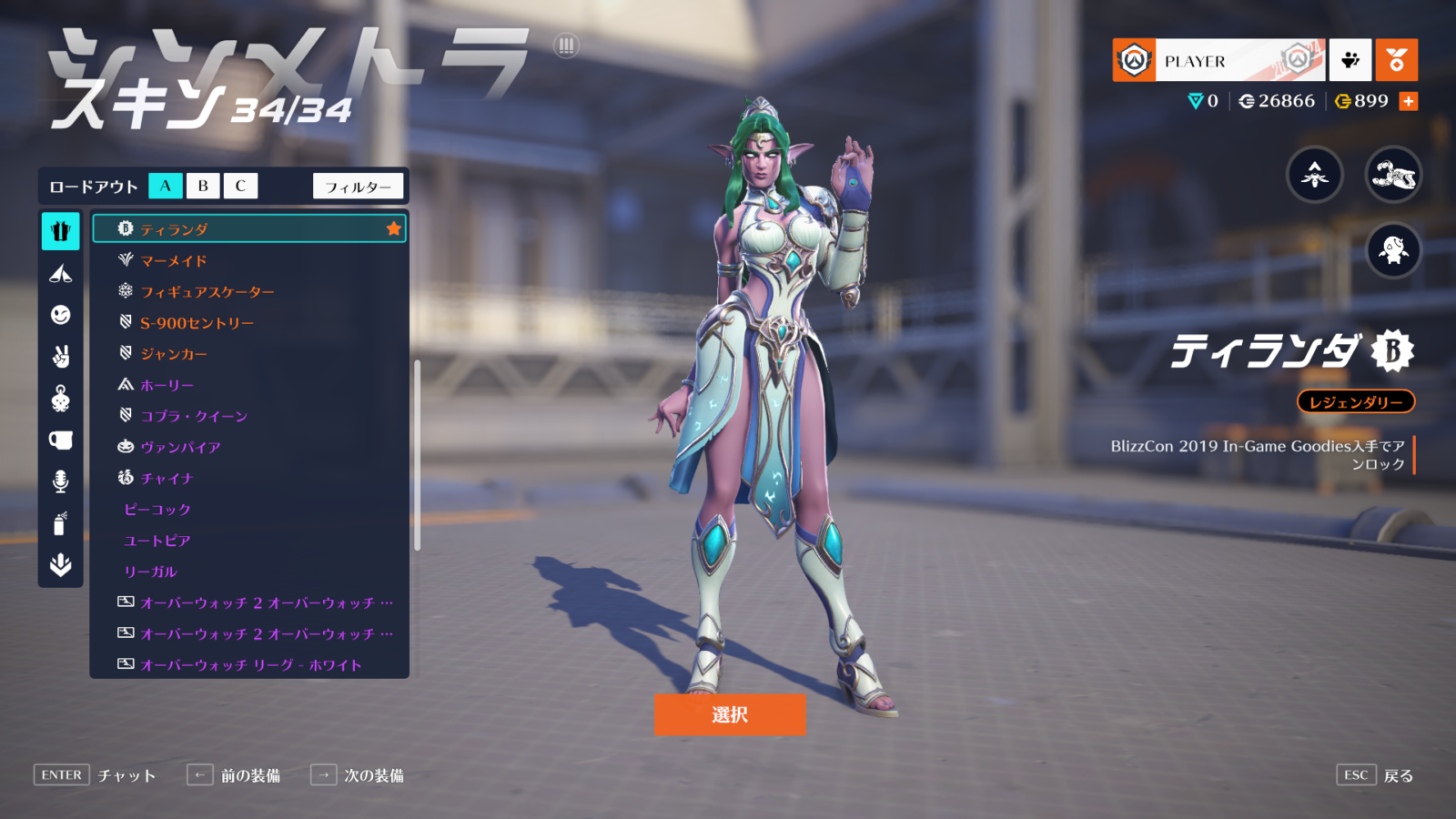Open the souvenirs mug icon in the sidebar
1456x819 pixels.
60,440
